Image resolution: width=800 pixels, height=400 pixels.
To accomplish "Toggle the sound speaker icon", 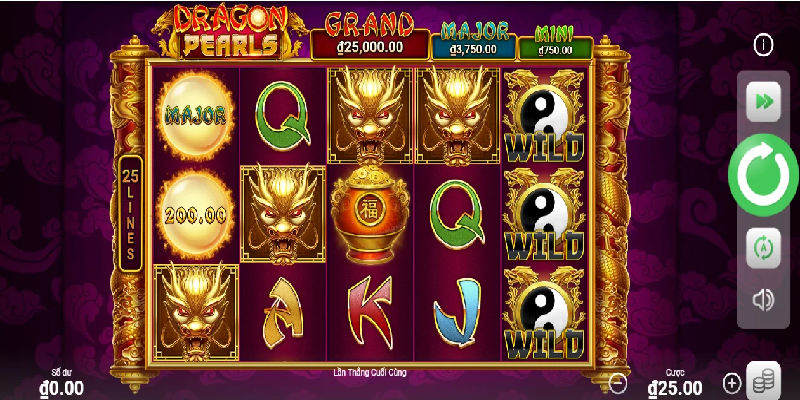I will (x=763, y=299).
